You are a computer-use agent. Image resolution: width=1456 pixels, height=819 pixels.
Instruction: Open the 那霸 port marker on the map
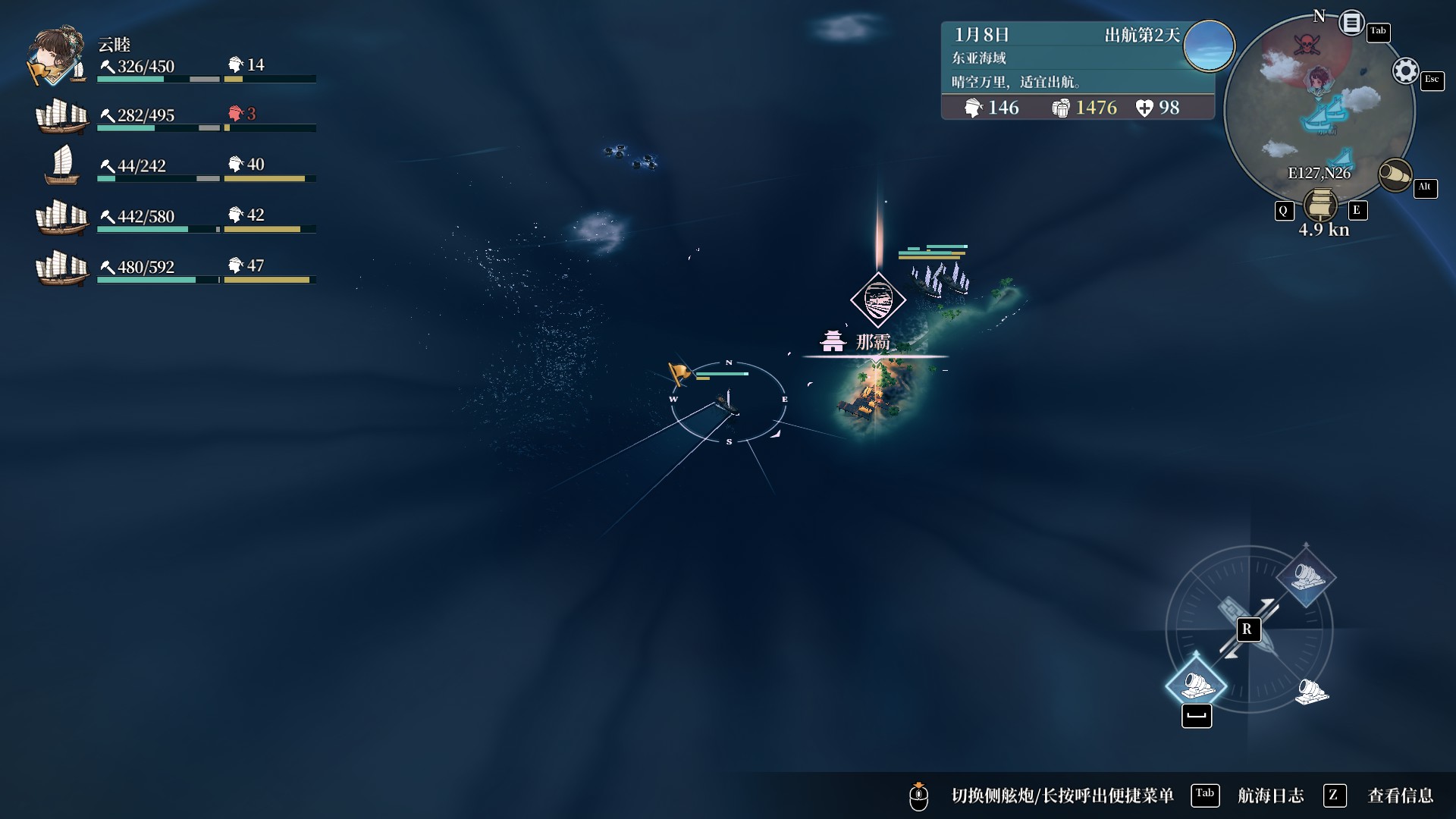877,300
